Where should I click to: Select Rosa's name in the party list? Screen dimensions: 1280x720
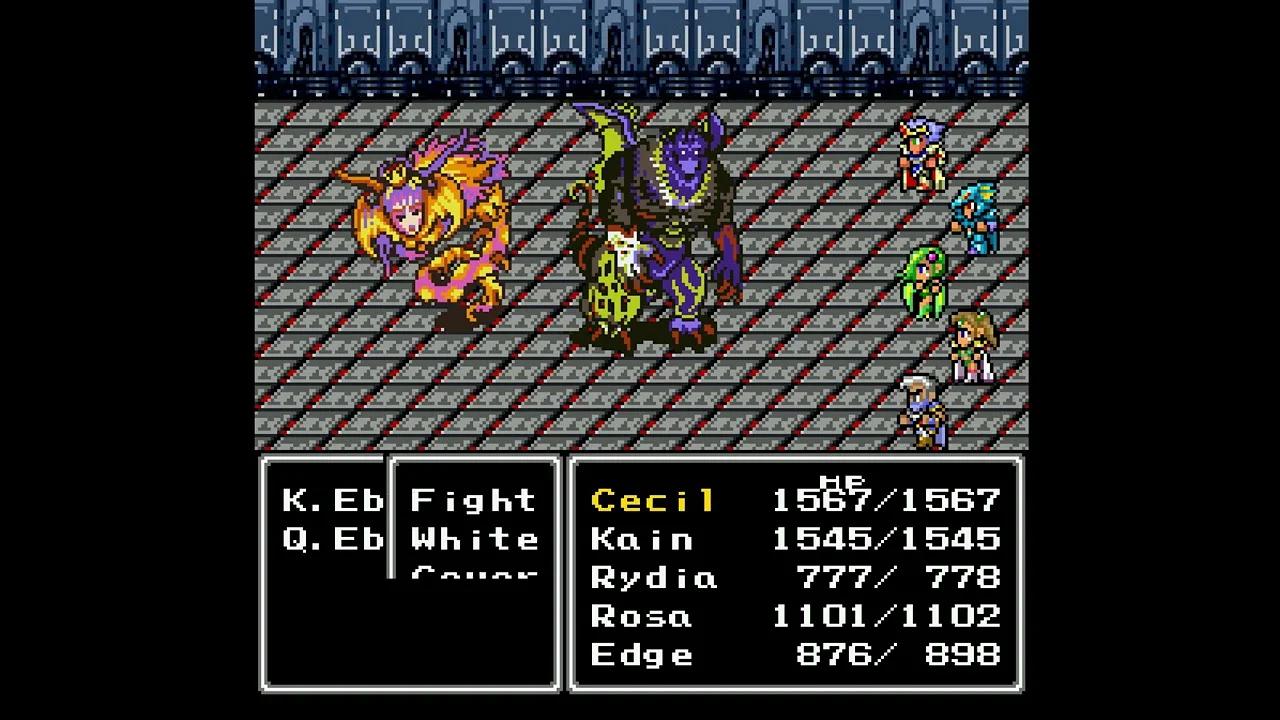click(640, 617)
